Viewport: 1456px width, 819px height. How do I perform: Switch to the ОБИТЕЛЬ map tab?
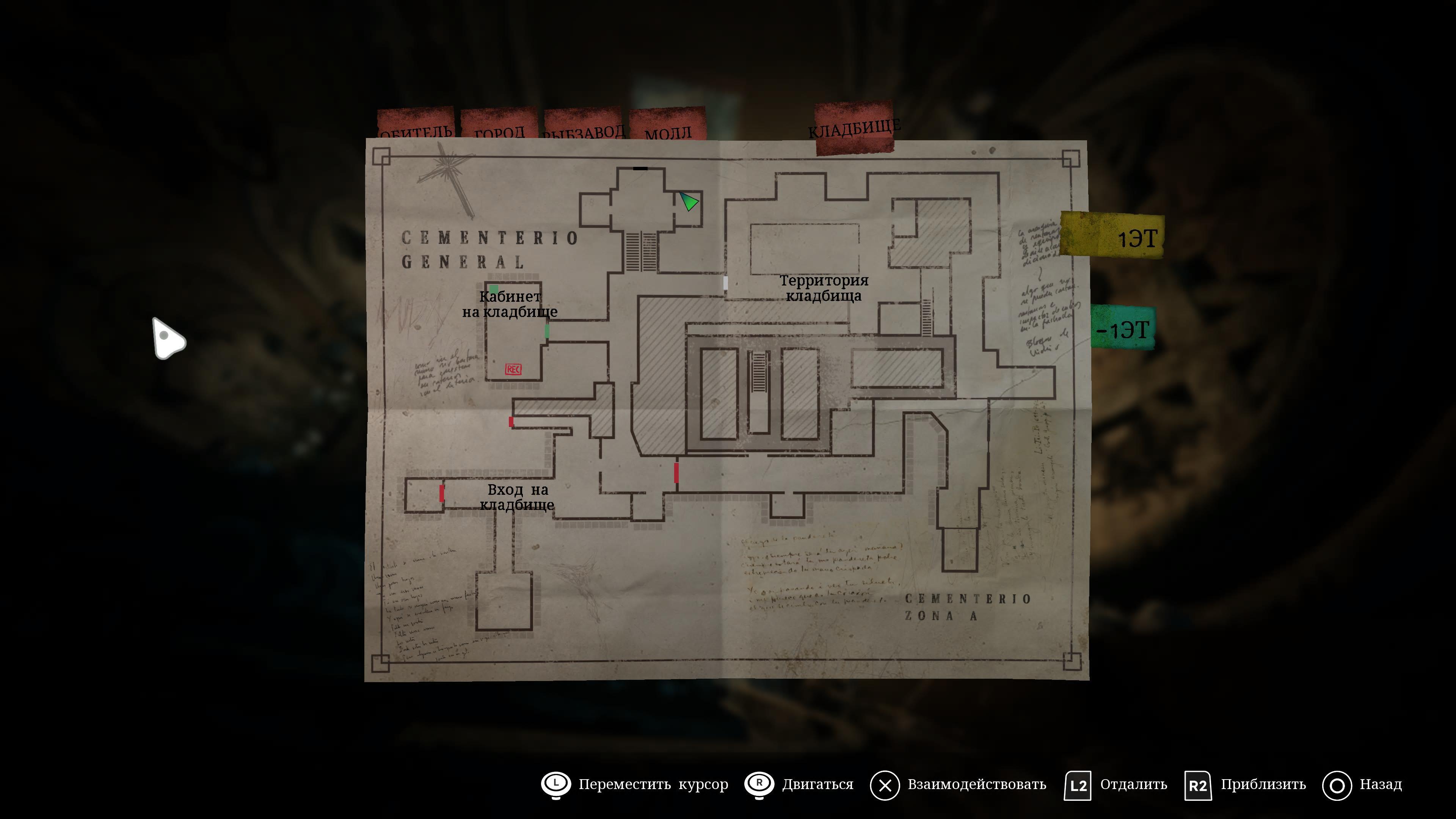[416, 125]
